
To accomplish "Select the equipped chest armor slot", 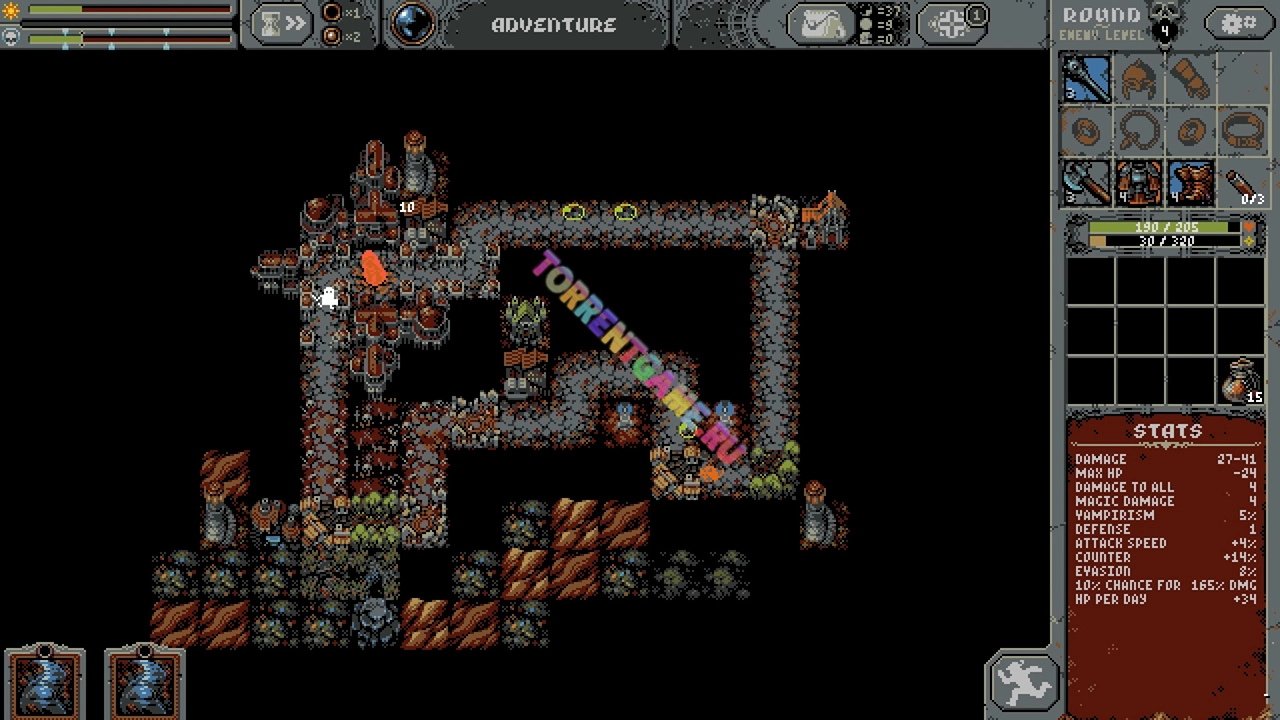I will tap(1138, 183).
